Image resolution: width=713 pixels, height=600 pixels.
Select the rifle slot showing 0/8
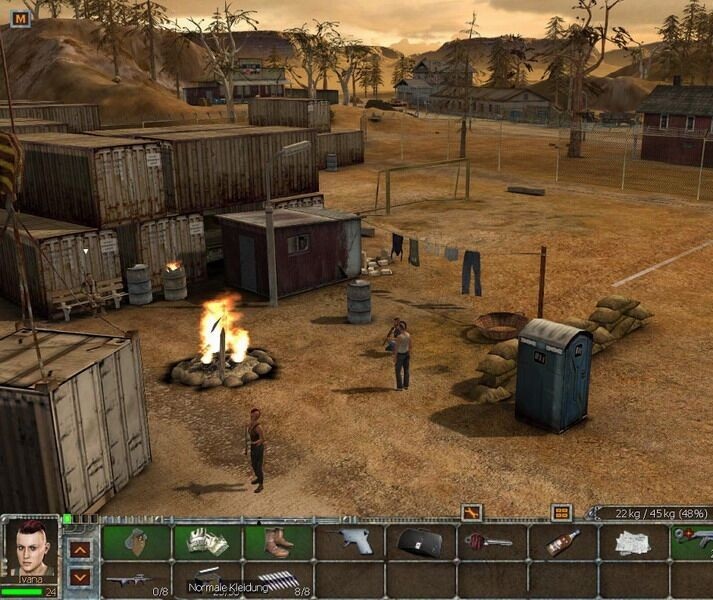coord(136,579)
